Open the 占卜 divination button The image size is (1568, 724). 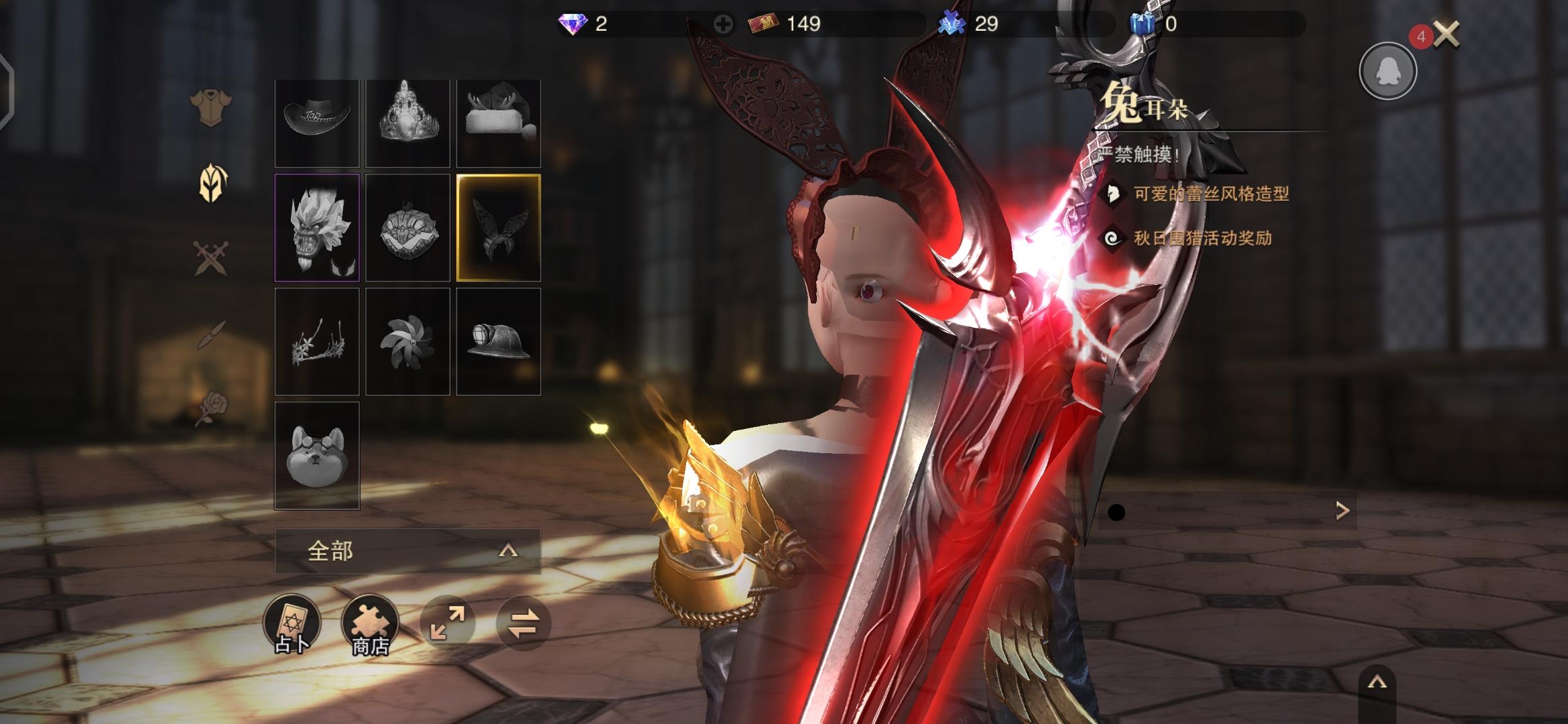292,623
